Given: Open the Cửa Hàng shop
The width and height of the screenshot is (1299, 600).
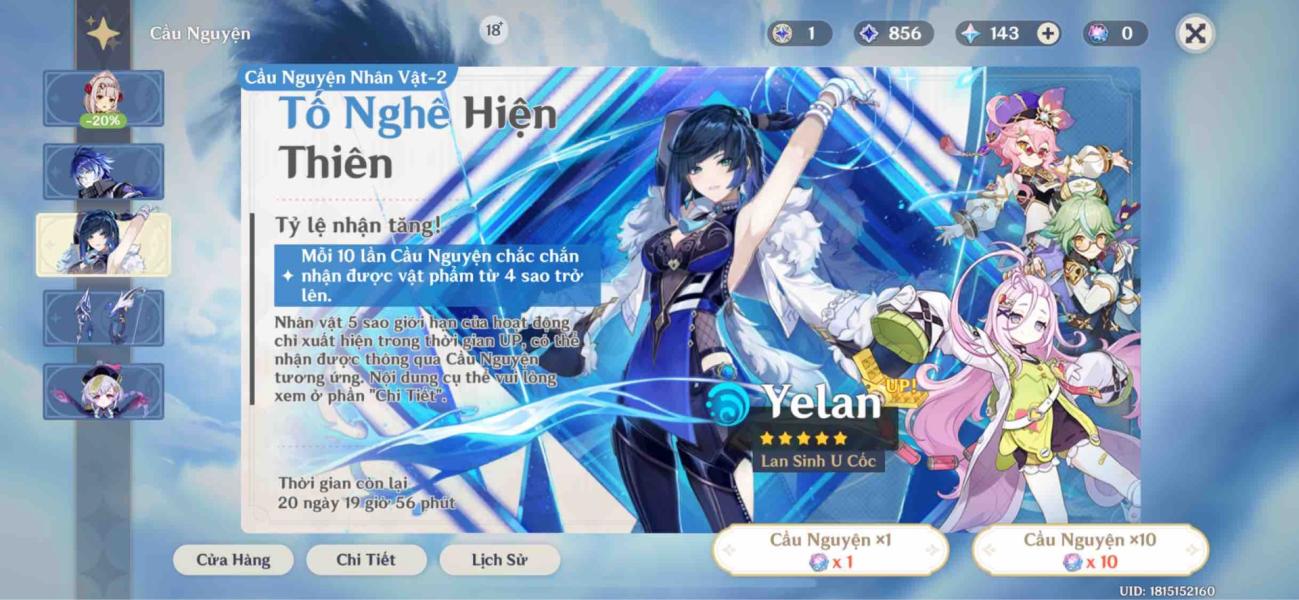Looking at the screenshot, I should click(233, 560).
